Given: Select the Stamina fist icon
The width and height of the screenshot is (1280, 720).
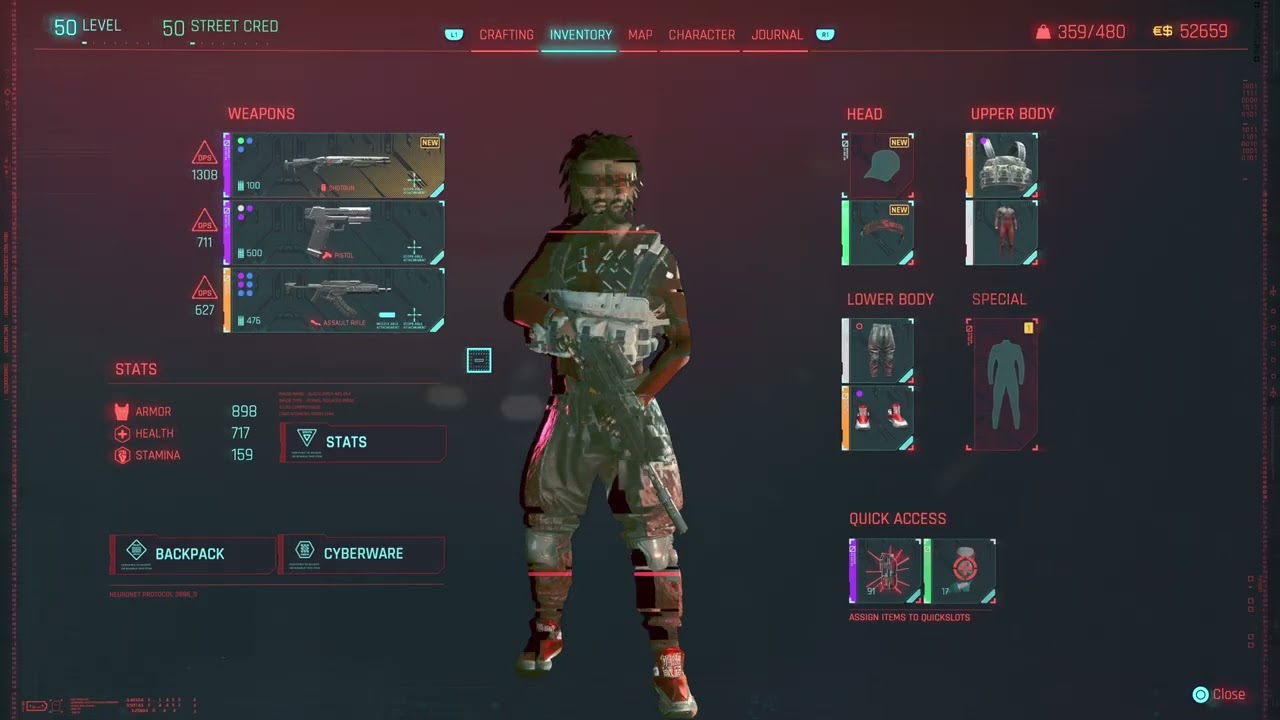Looking at the screenshot, I should (121, 455).
